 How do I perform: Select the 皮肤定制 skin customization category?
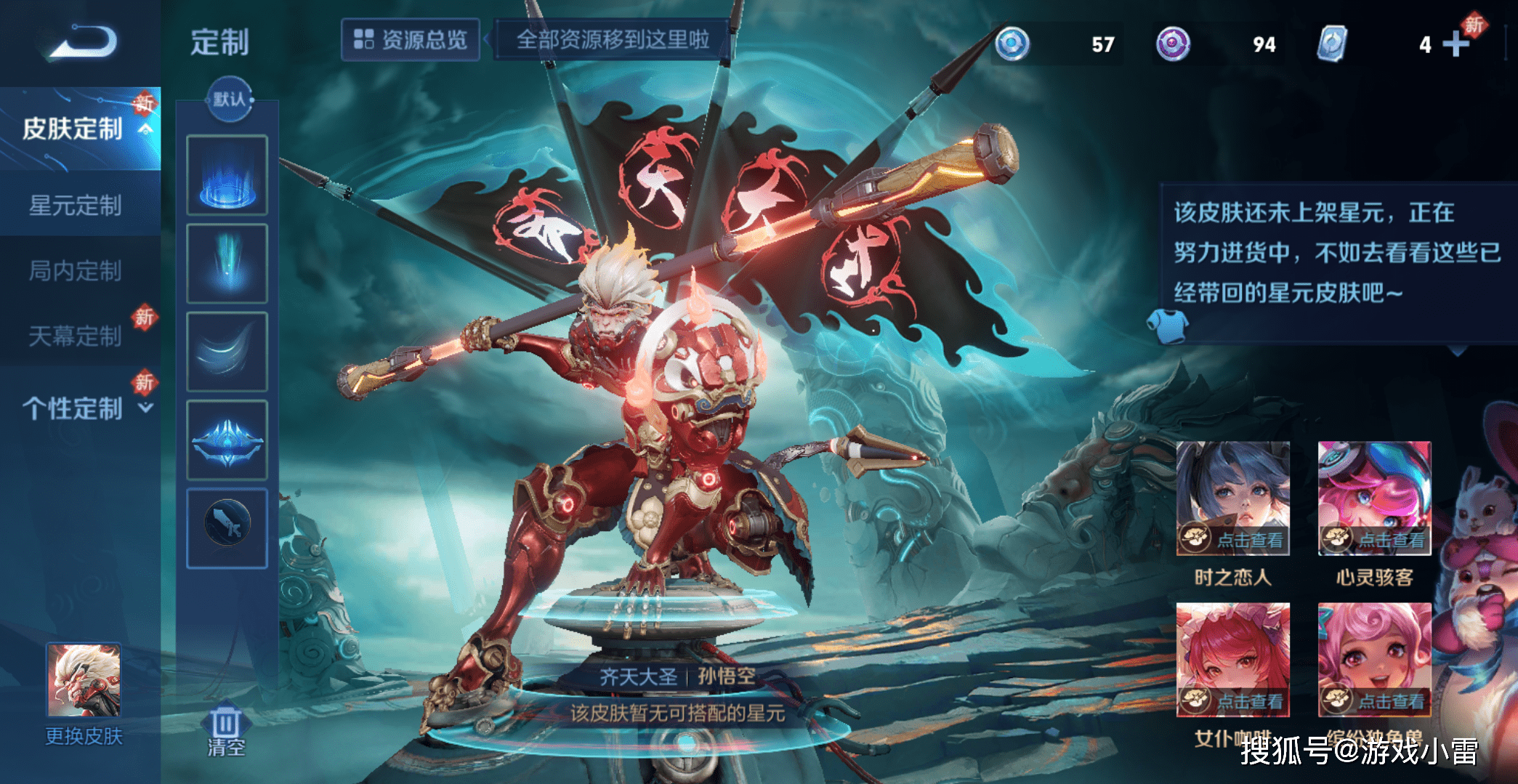73,129
